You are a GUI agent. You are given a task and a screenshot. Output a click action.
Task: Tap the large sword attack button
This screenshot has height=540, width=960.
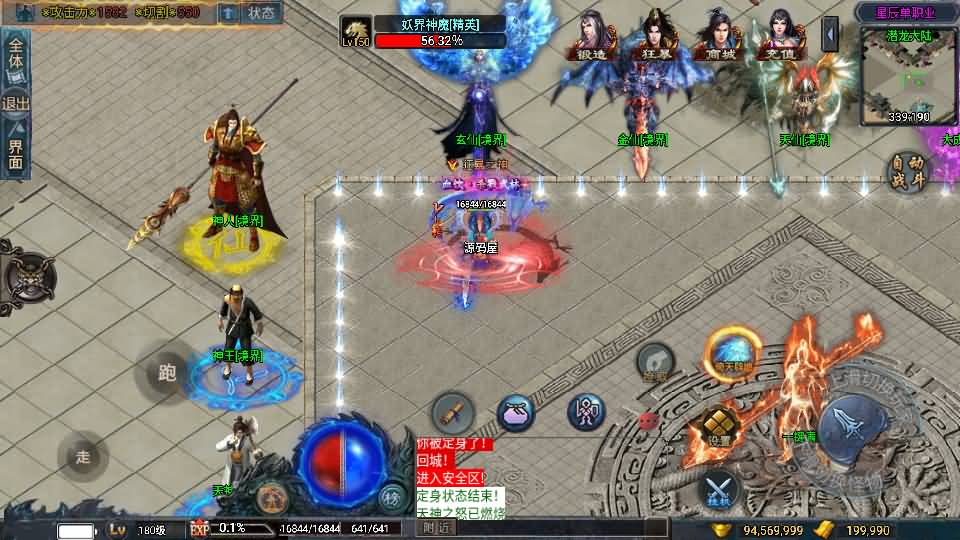(850, 427)
